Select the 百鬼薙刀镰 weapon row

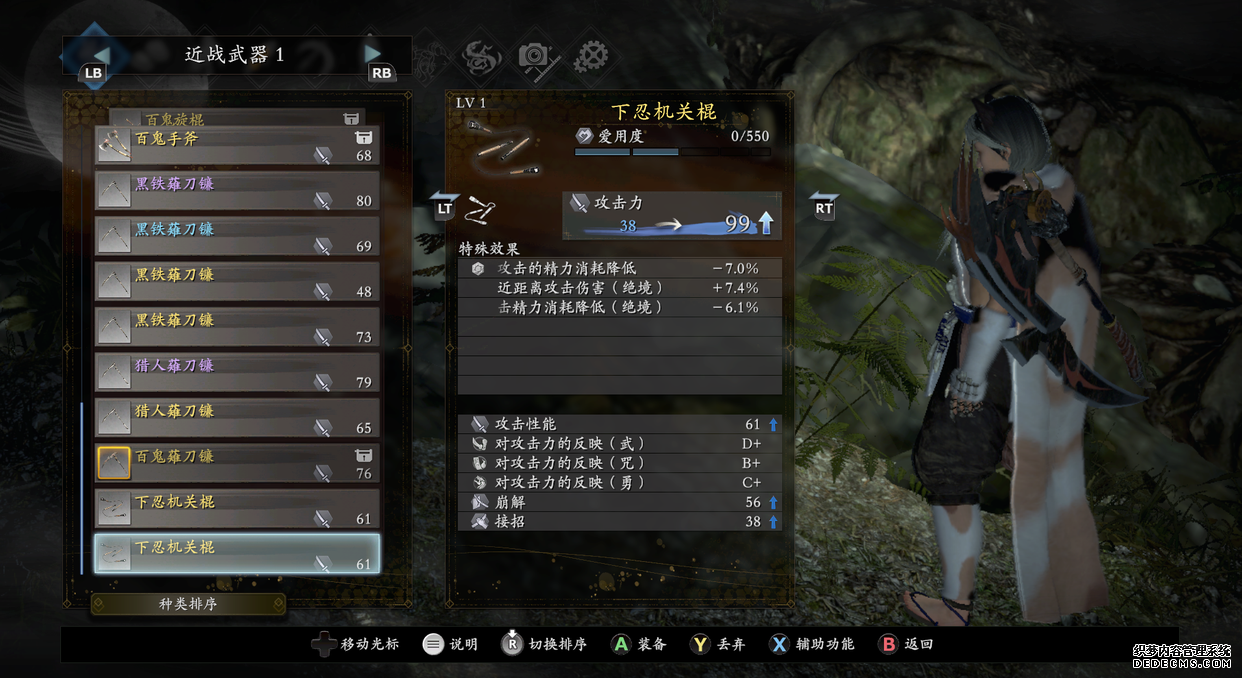[237, 464]
